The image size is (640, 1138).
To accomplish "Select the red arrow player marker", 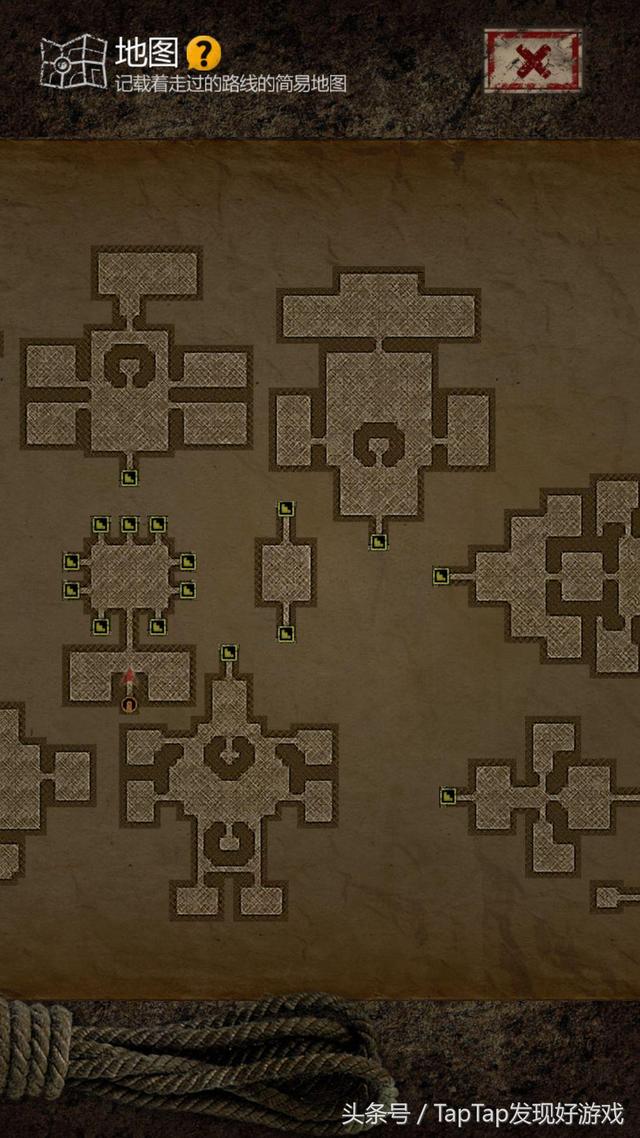I will [129, 677].
